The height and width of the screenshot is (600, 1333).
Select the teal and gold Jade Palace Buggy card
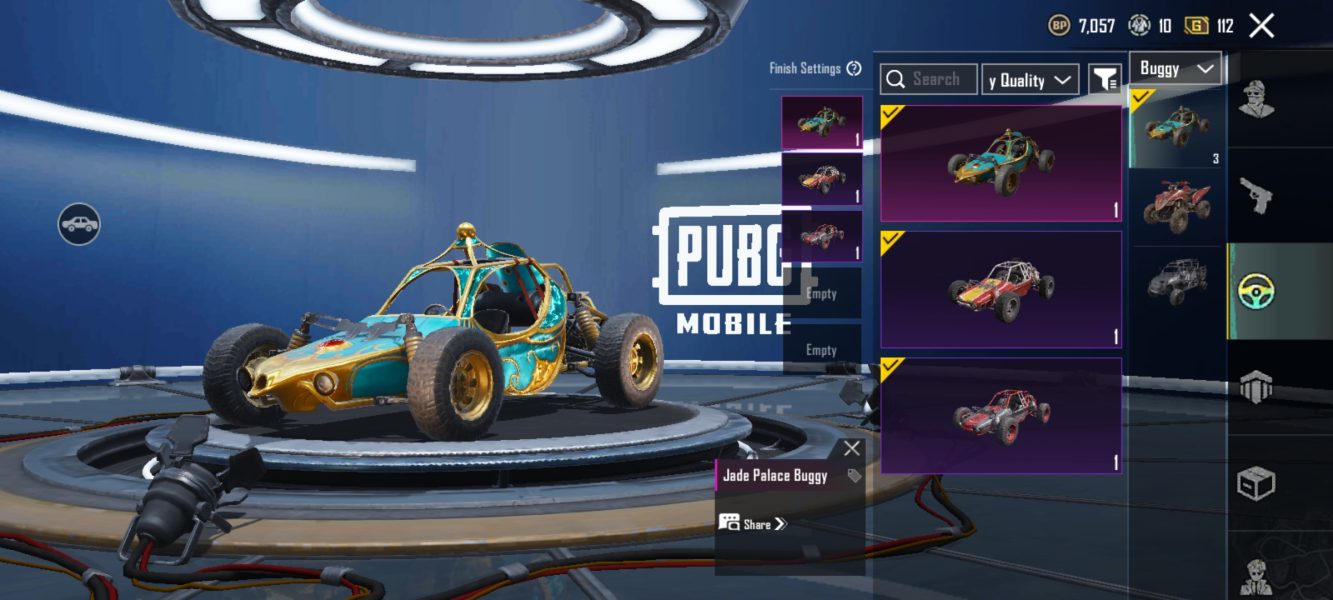1000,163
